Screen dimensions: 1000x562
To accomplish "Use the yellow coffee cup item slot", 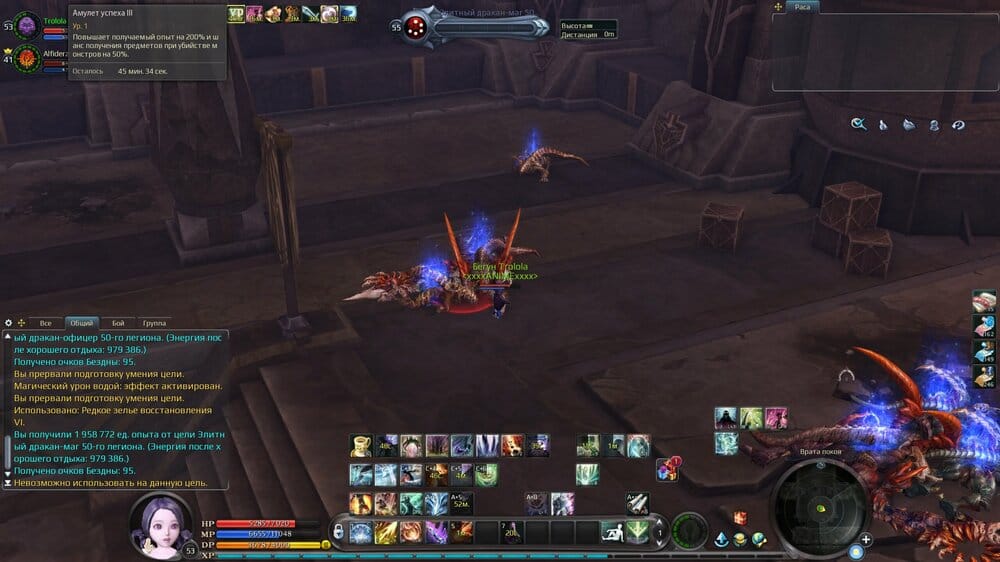I will 361,445.
